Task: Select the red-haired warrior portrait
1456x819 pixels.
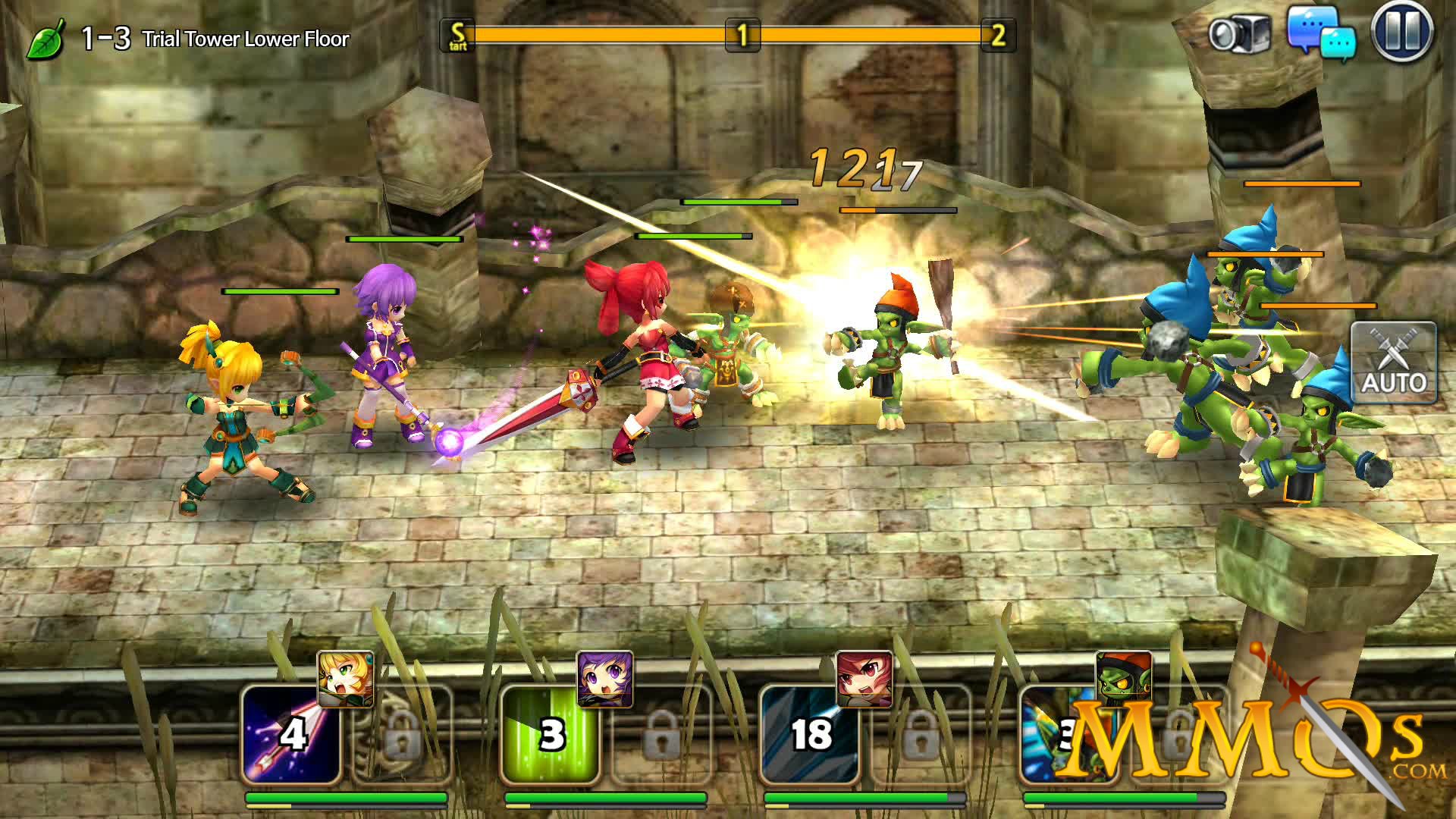Action: [x=864, y=679]
